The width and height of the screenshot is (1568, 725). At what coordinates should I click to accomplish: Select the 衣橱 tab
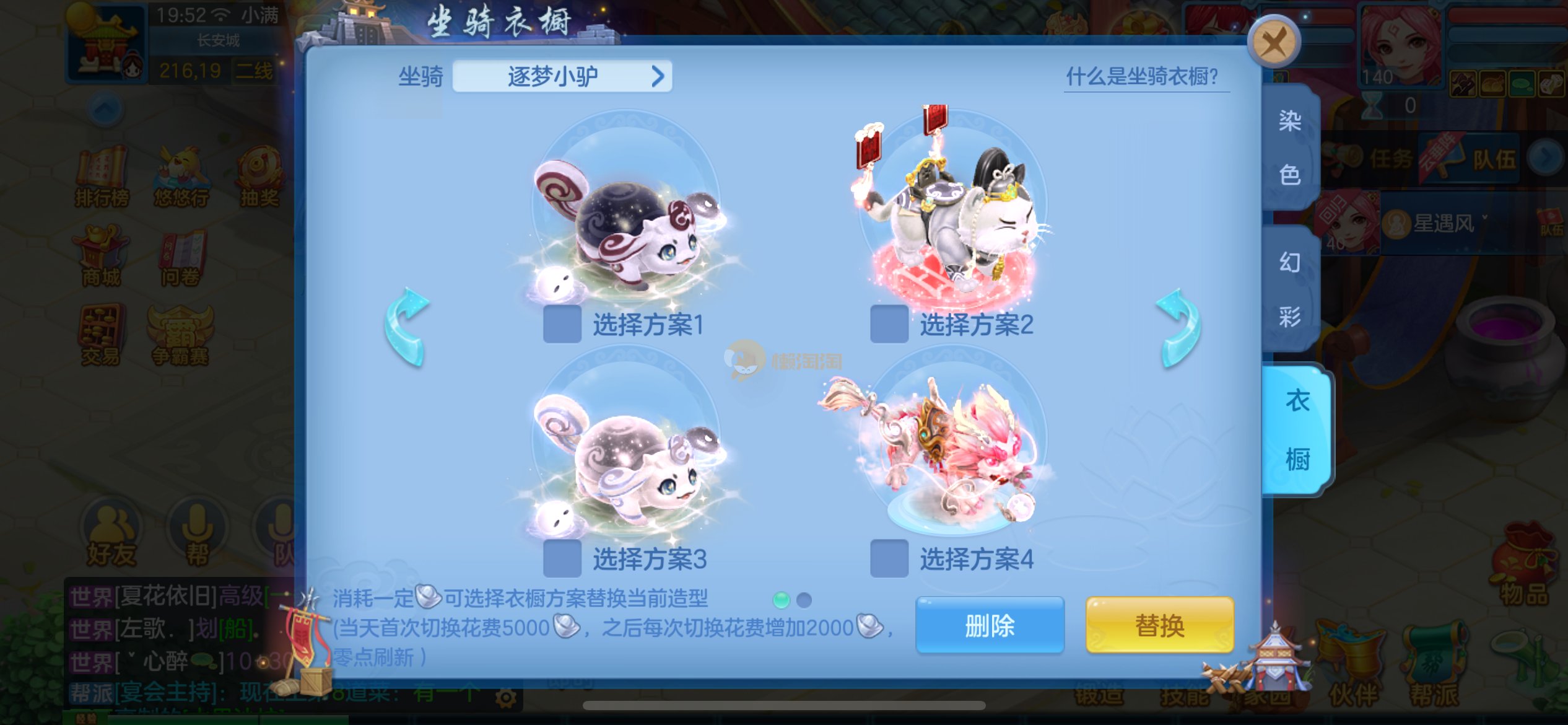[x=1297, y=430]
